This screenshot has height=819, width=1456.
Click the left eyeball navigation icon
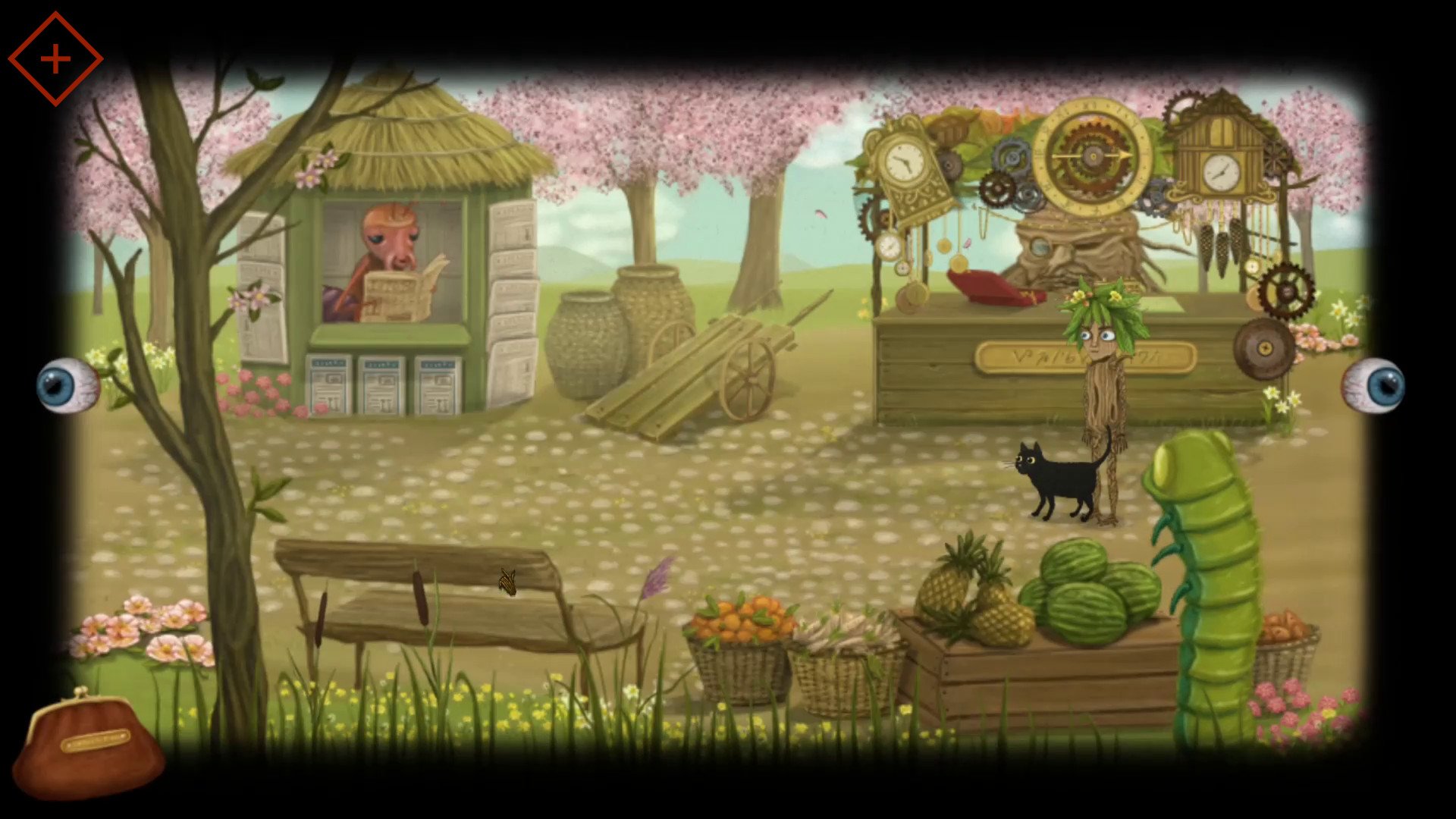67,385
